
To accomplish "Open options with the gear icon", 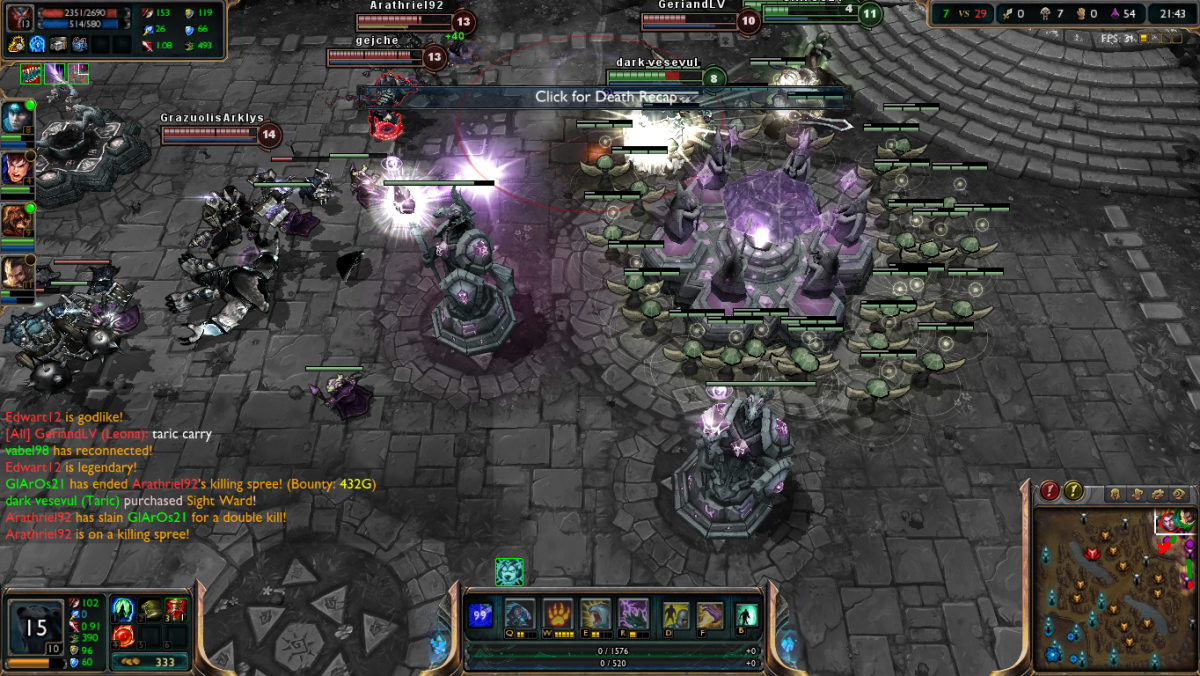I will pos(1158,494).
